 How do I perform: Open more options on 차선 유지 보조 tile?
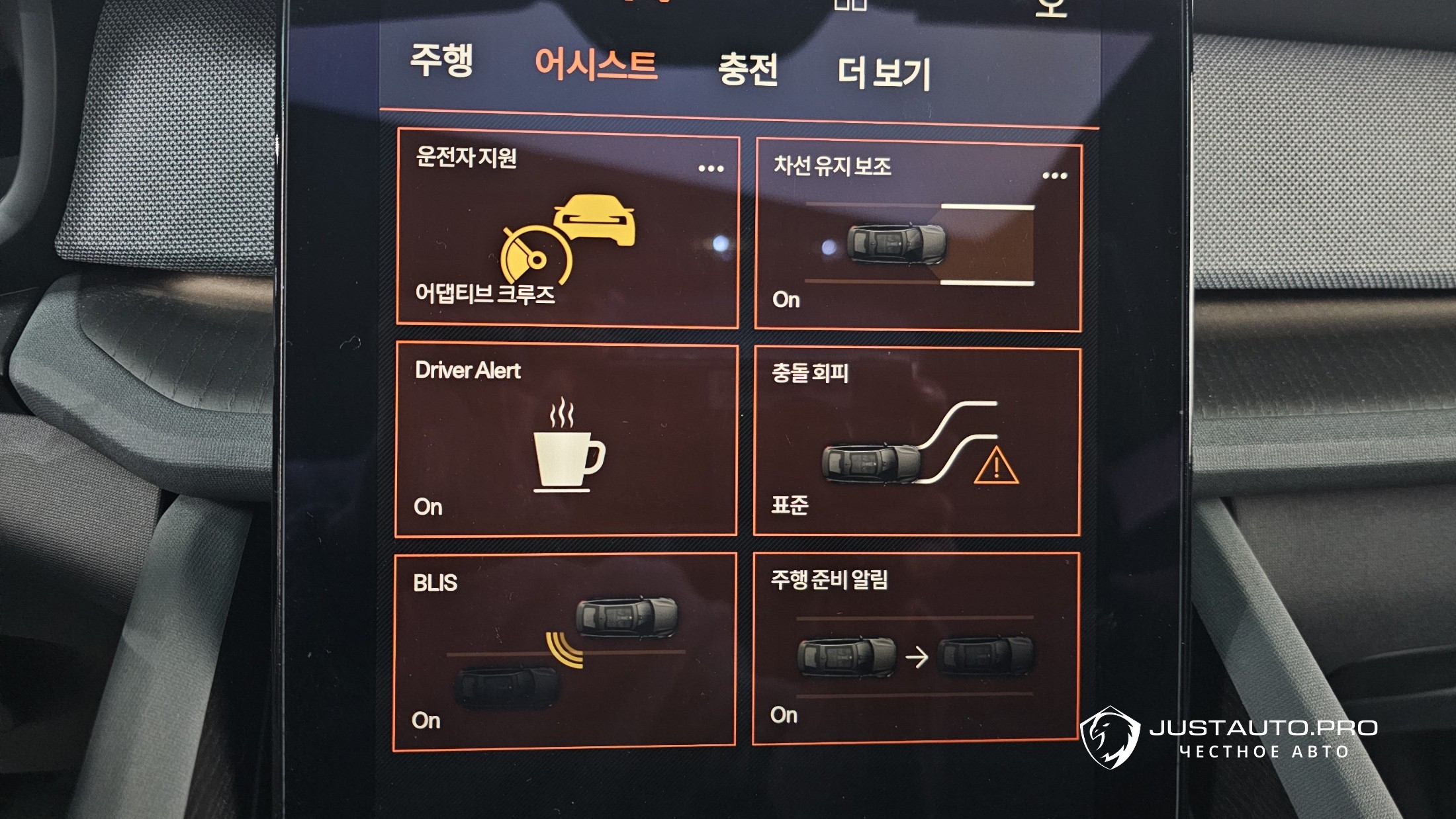coord(1054,176)
